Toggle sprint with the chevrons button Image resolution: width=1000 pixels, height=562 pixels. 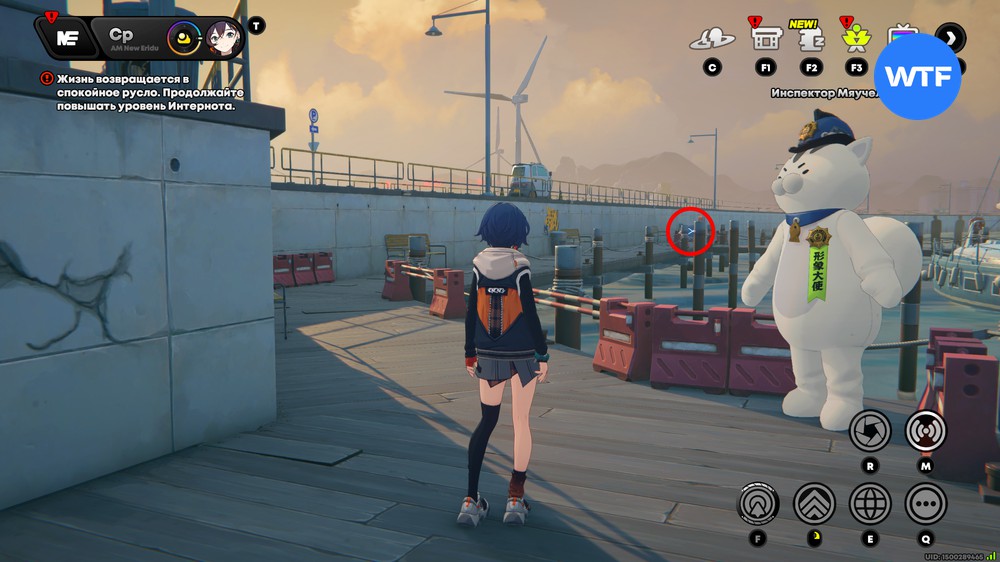(814, 503)
